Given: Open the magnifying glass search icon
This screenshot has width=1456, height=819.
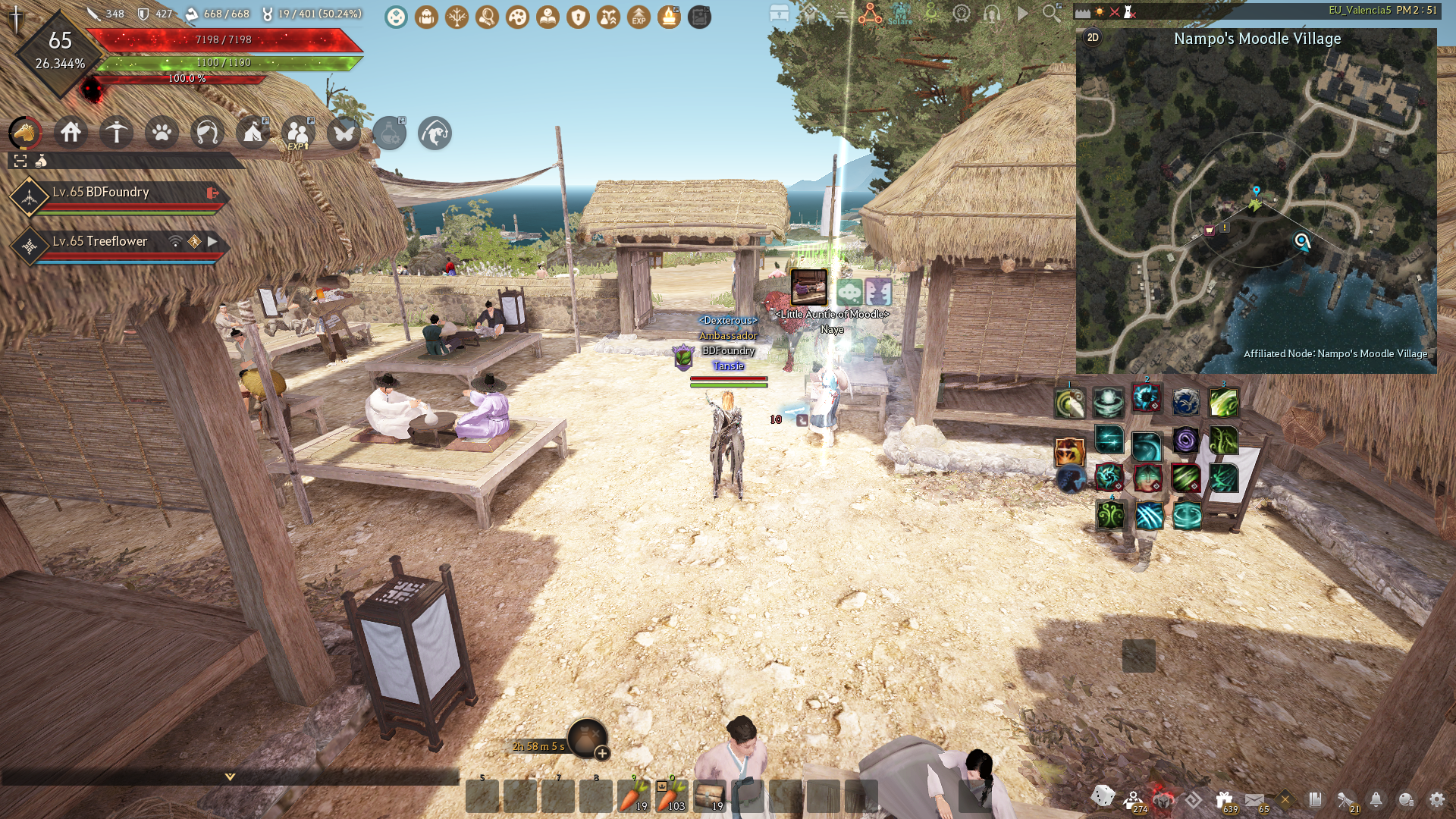Looking at the screenshot, I should coord(1051,13).
